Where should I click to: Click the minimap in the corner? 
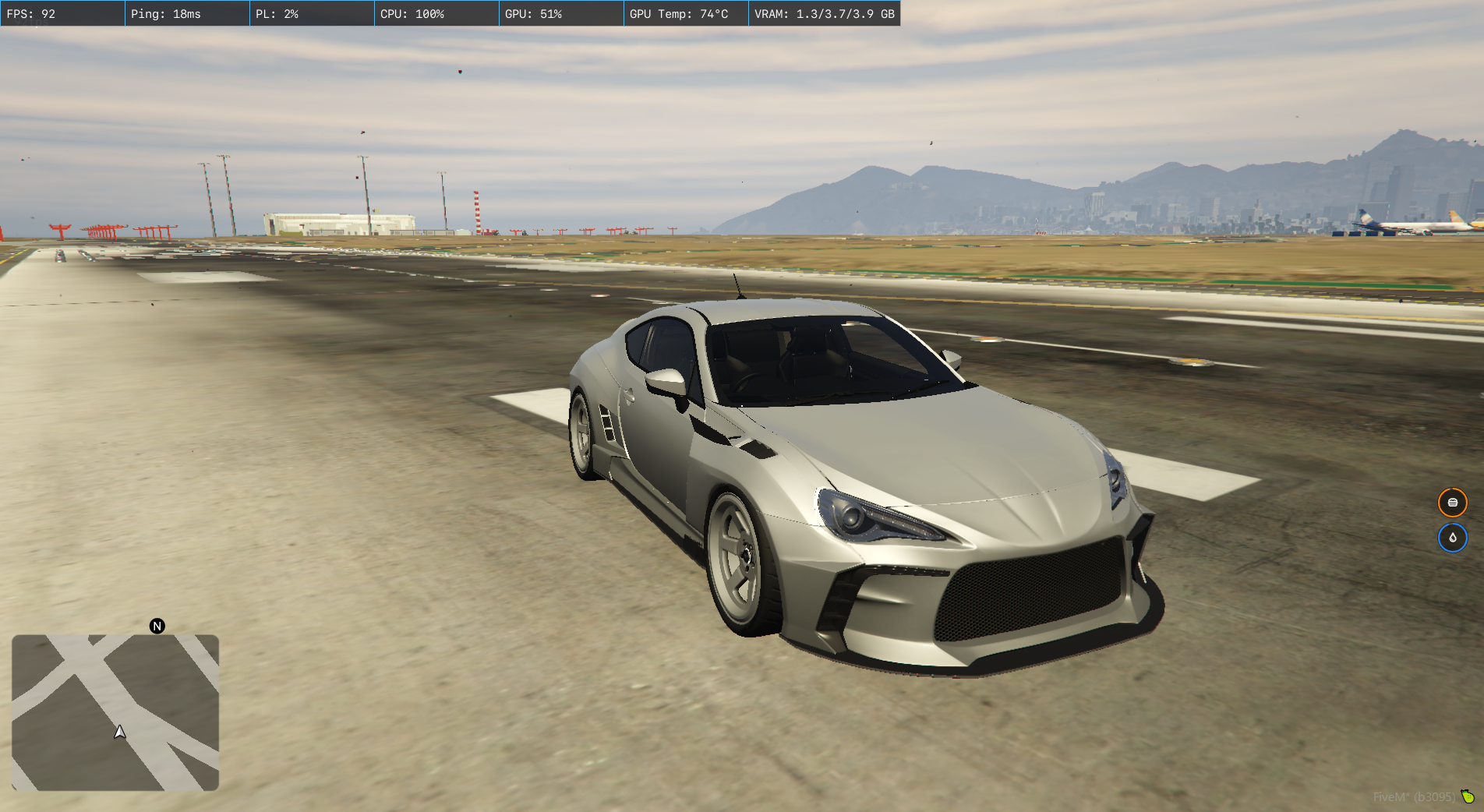pos(115,712)
